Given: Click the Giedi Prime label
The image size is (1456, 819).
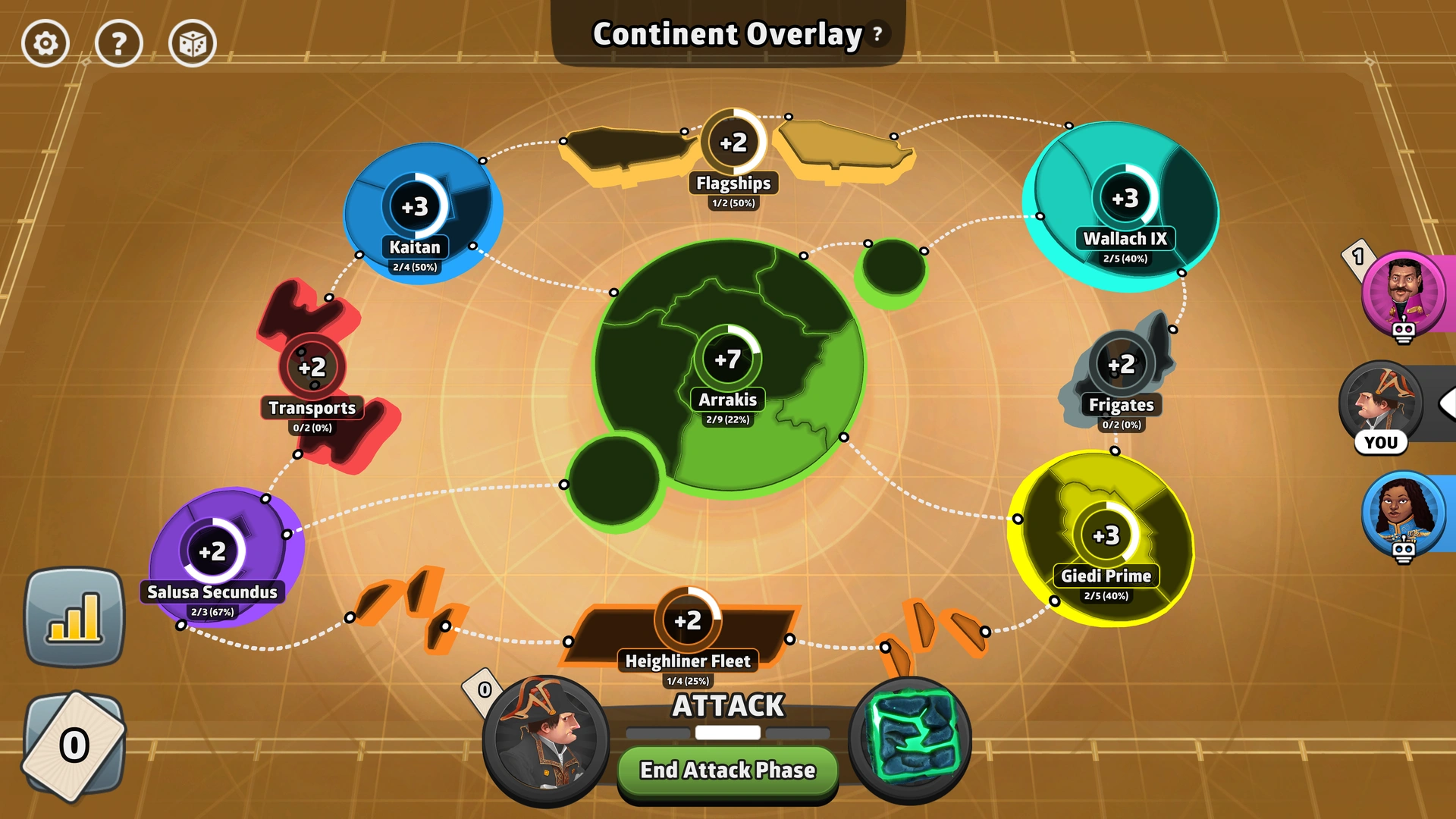Looking at the screenshot, I should (1106, 576).
